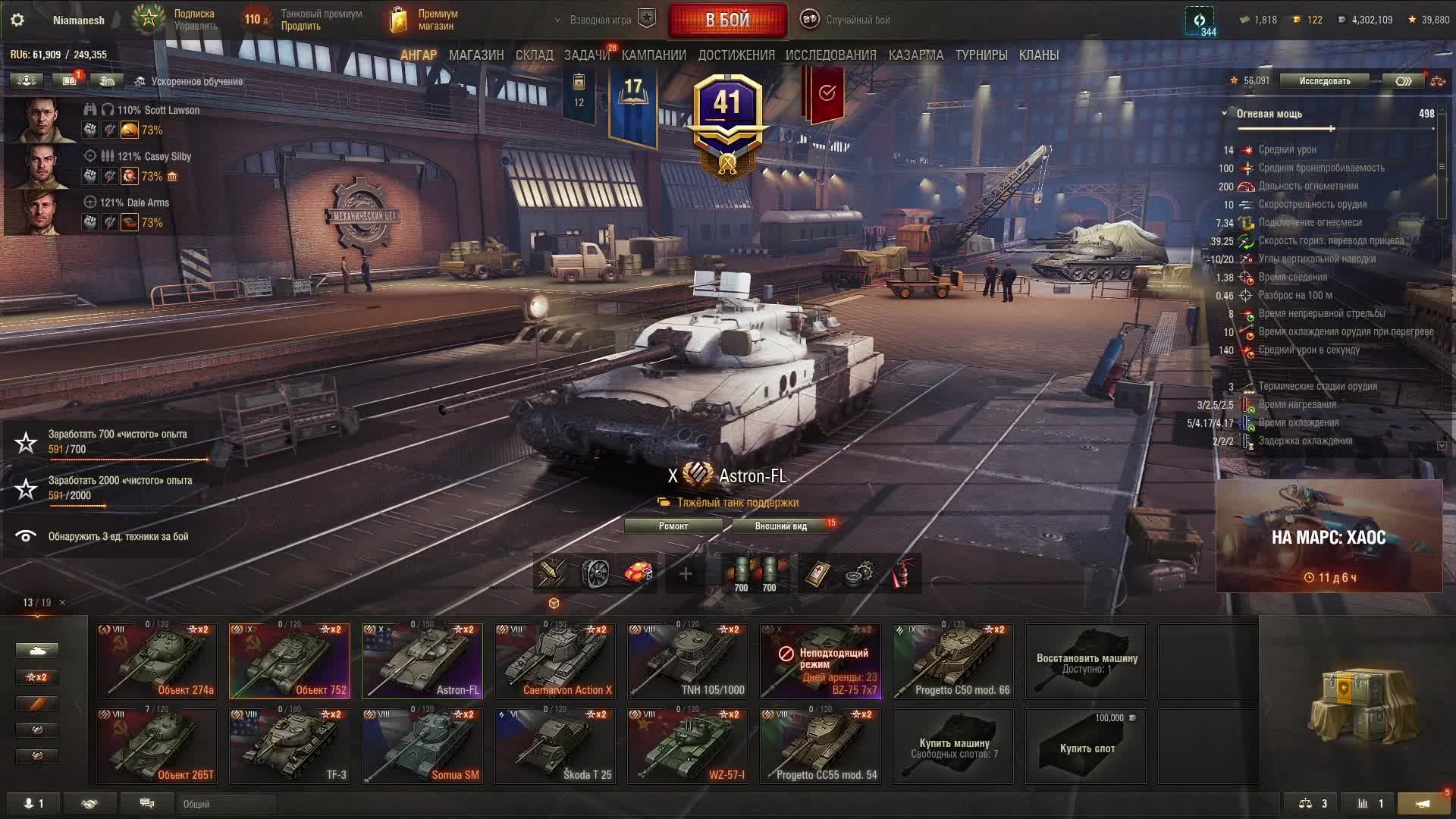Screen dimensions: 1456x819
Task: Choose the Caernarvon Action X tank
Action: coord(555,661)
